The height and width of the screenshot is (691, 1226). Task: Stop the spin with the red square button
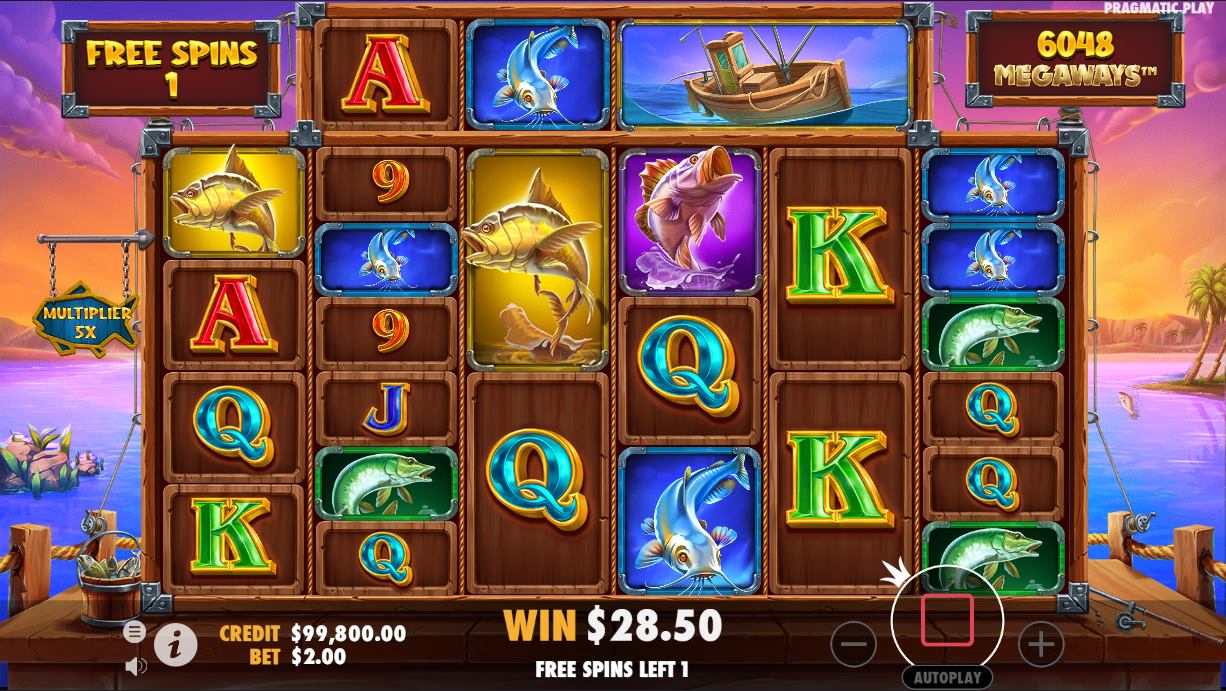coord(947,620)
